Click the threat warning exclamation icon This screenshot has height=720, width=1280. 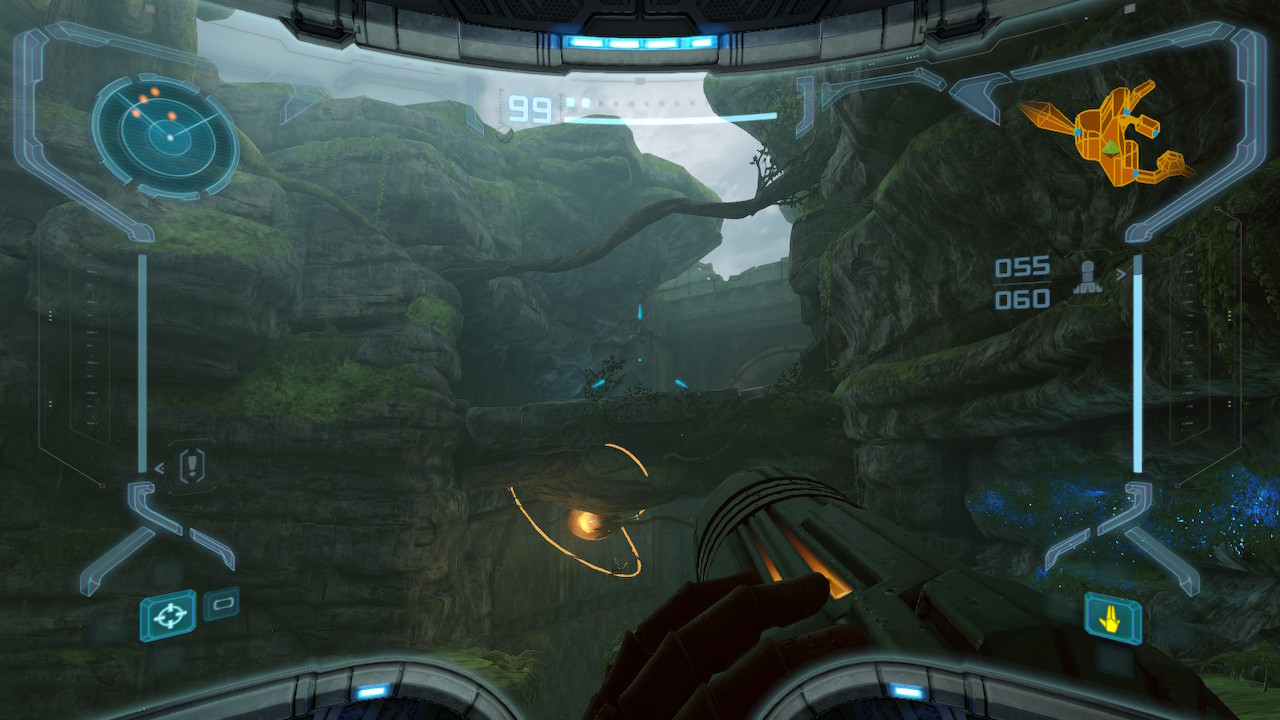192,465
